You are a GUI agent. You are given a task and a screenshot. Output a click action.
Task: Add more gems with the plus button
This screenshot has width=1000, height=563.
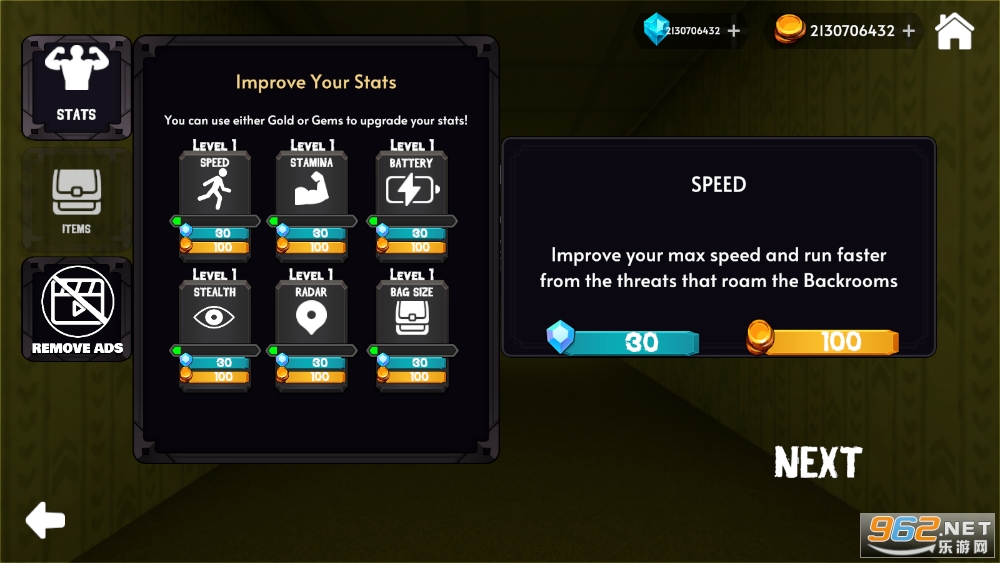pyautogui.click(x=734, y=31)
